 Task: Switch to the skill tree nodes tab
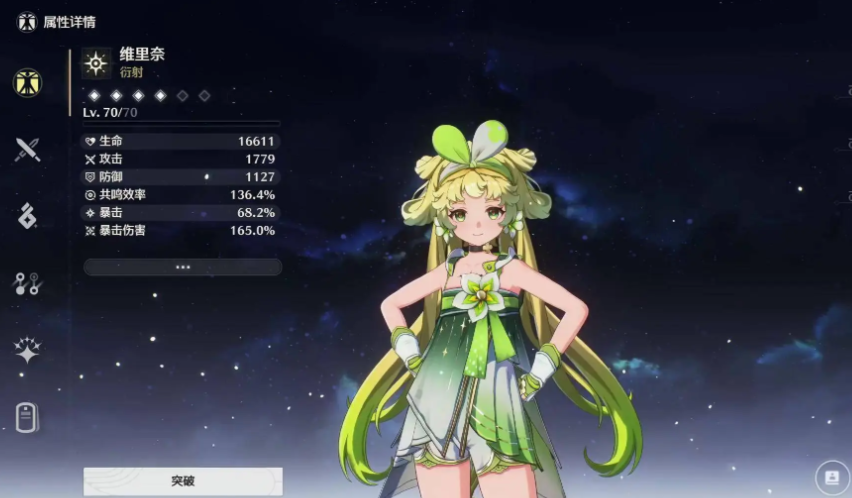pyautogui.click(x=27, y=283)
